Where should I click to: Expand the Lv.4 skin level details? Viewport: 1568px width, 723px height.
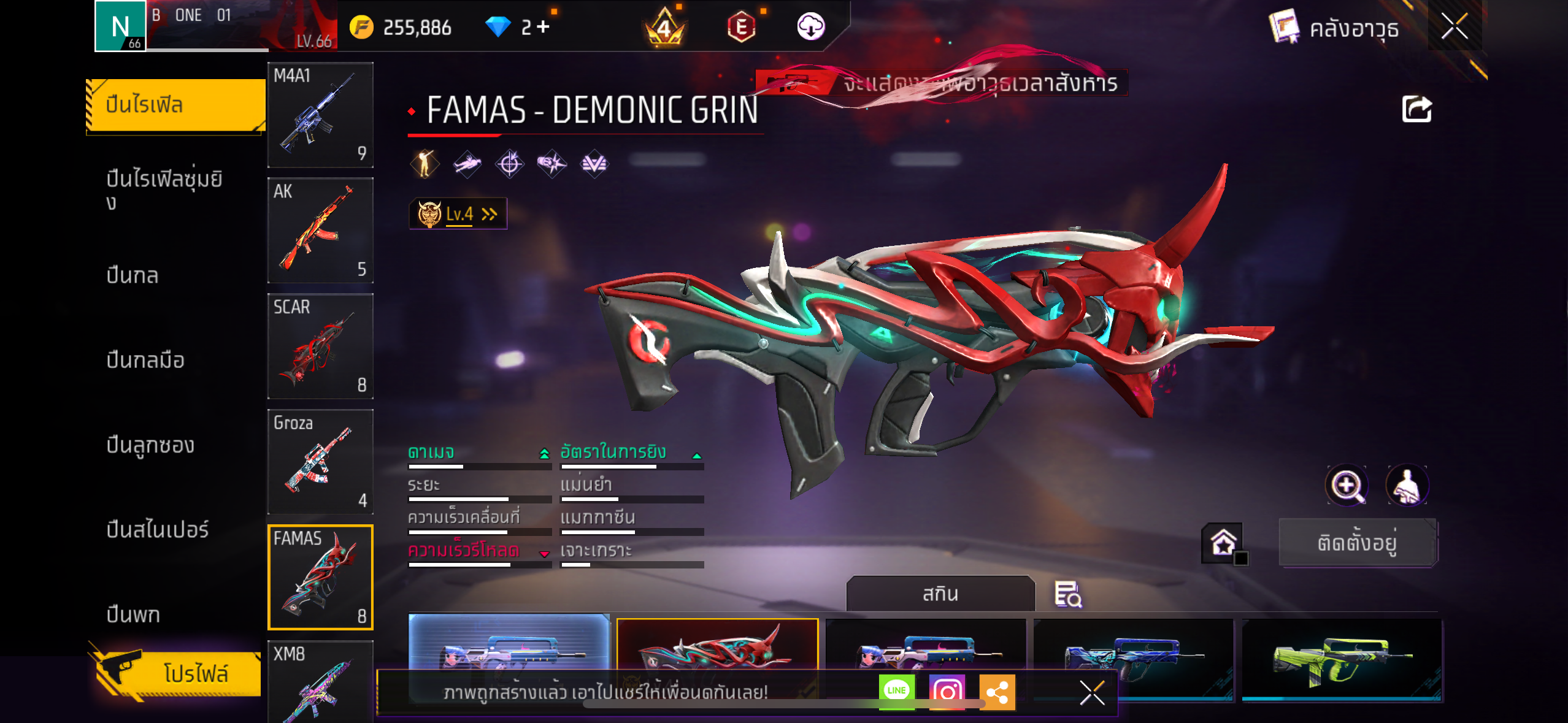(458, 214)
